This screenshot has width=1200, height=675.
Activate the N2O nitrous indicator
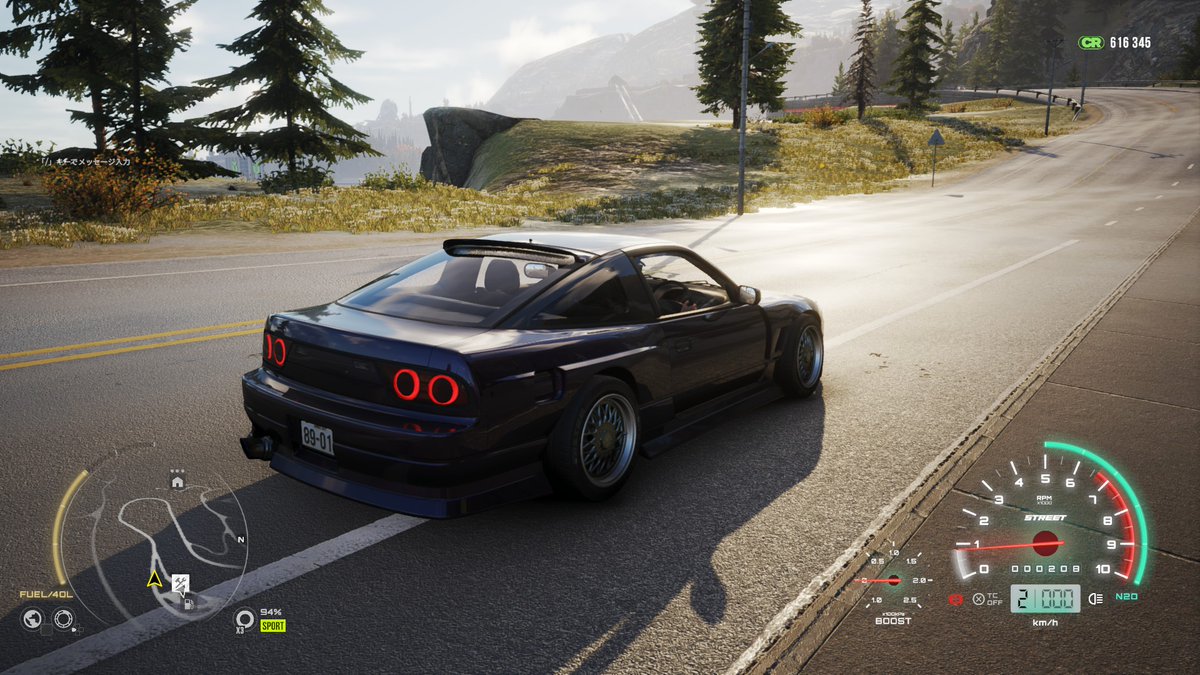pyautogui.click(x=1127, y=597)
